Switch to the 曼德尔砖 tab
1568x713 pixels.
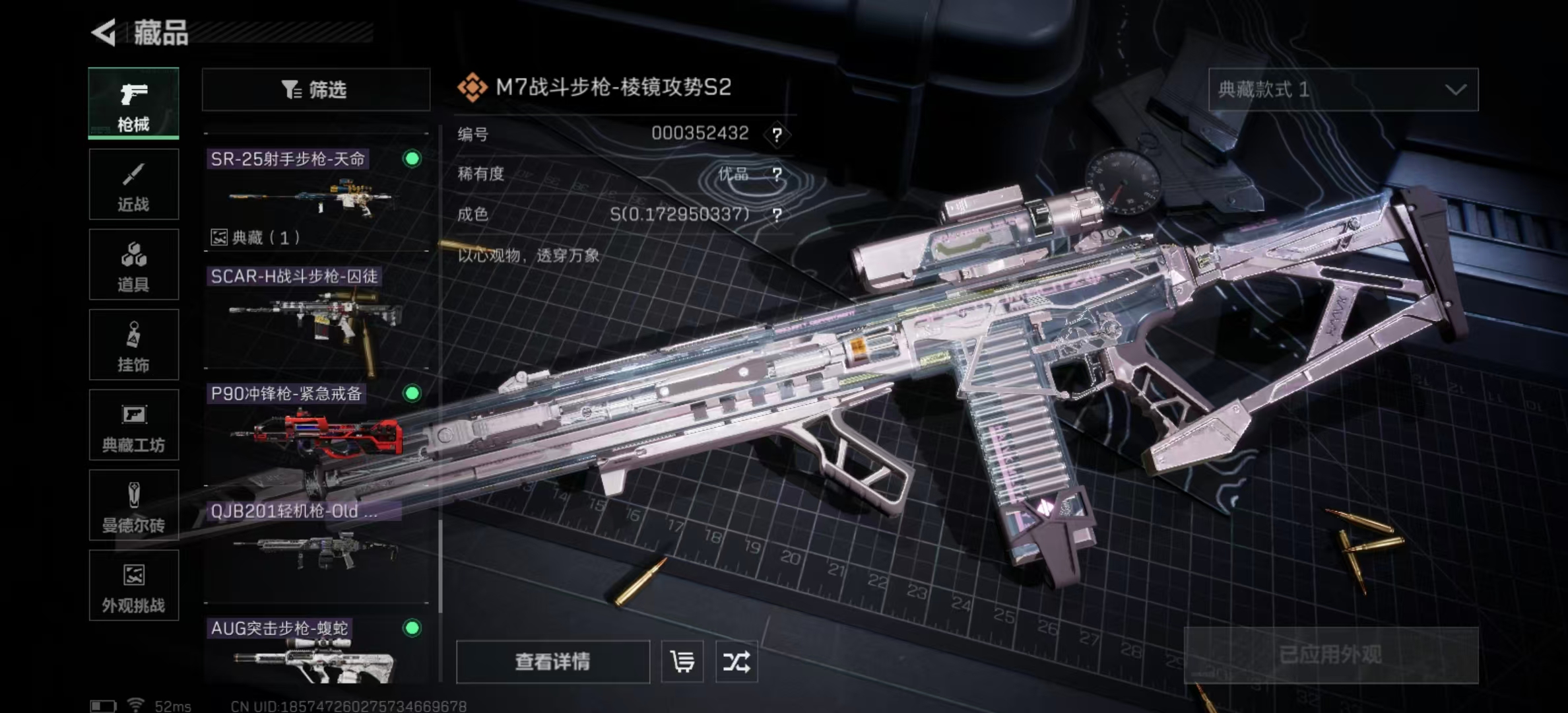point(133,506)
